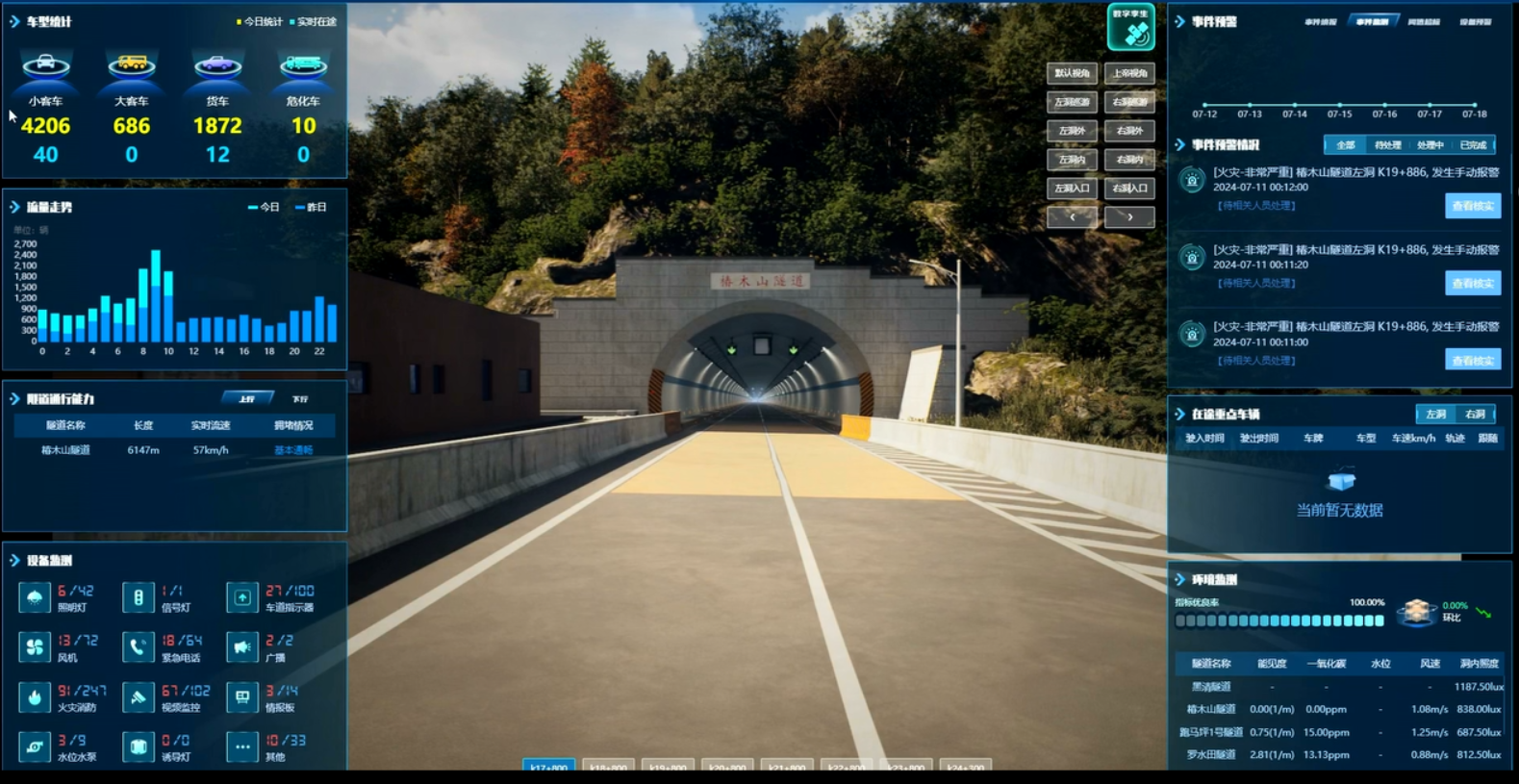Show 已完成 event warnings
The width and height of the screenshot is (1519, 784).
(x=1473, y=145)
